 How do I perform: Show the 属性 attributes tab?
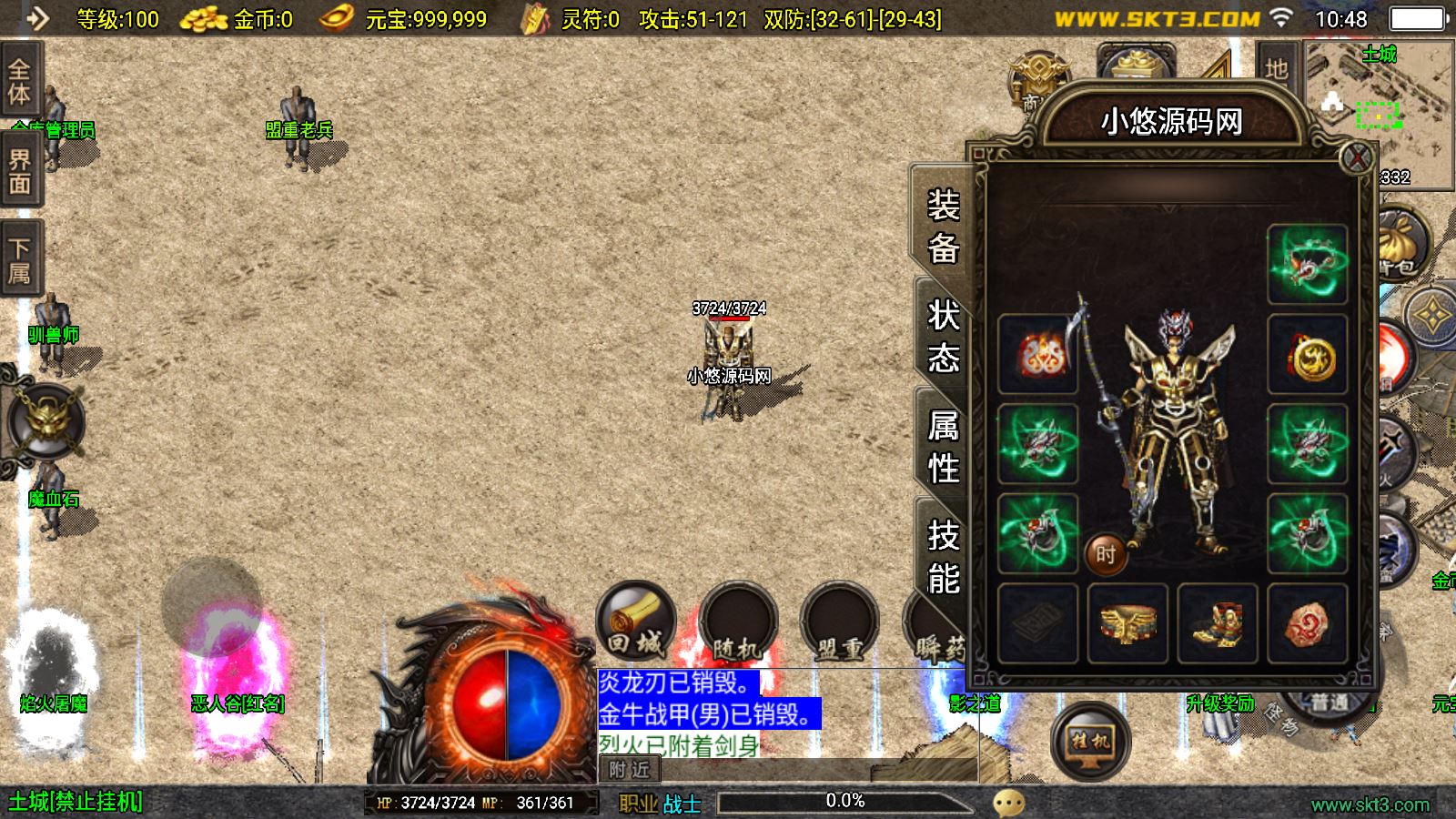click(943, 447)
